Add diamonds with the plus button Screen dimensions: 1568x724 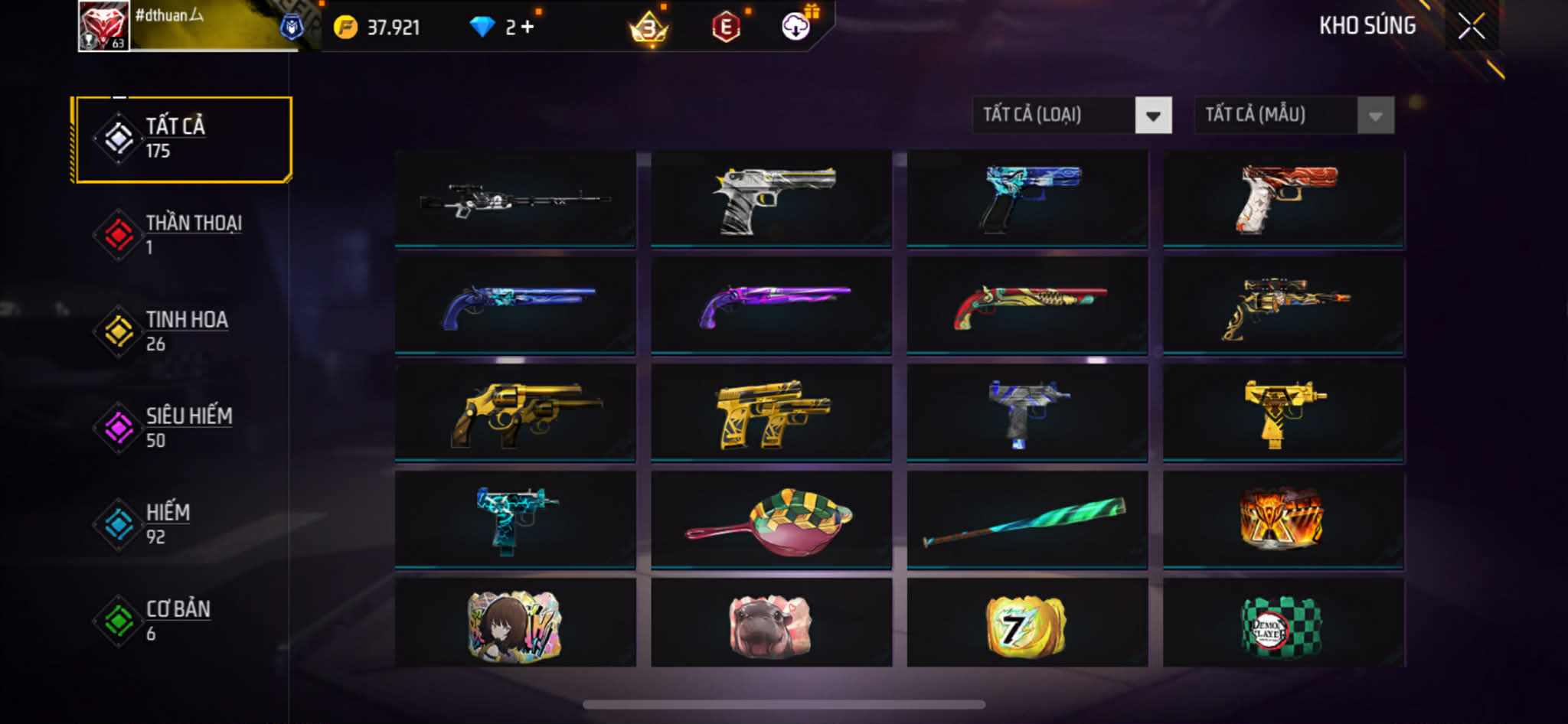[x=528, y=28]
